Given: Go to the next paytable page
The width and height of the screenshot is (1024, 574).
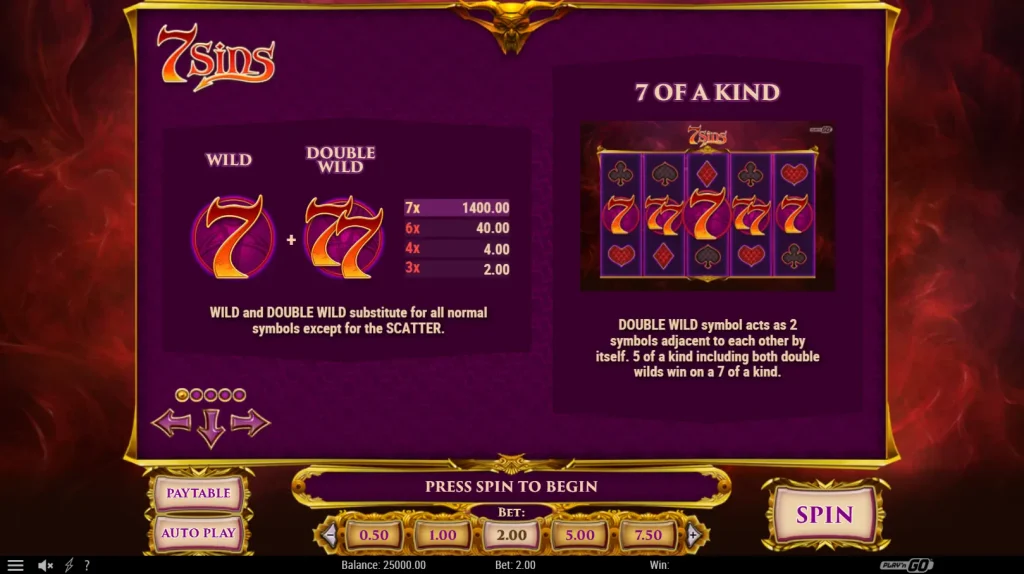Looking at the screenshot, I should point(250,423).
